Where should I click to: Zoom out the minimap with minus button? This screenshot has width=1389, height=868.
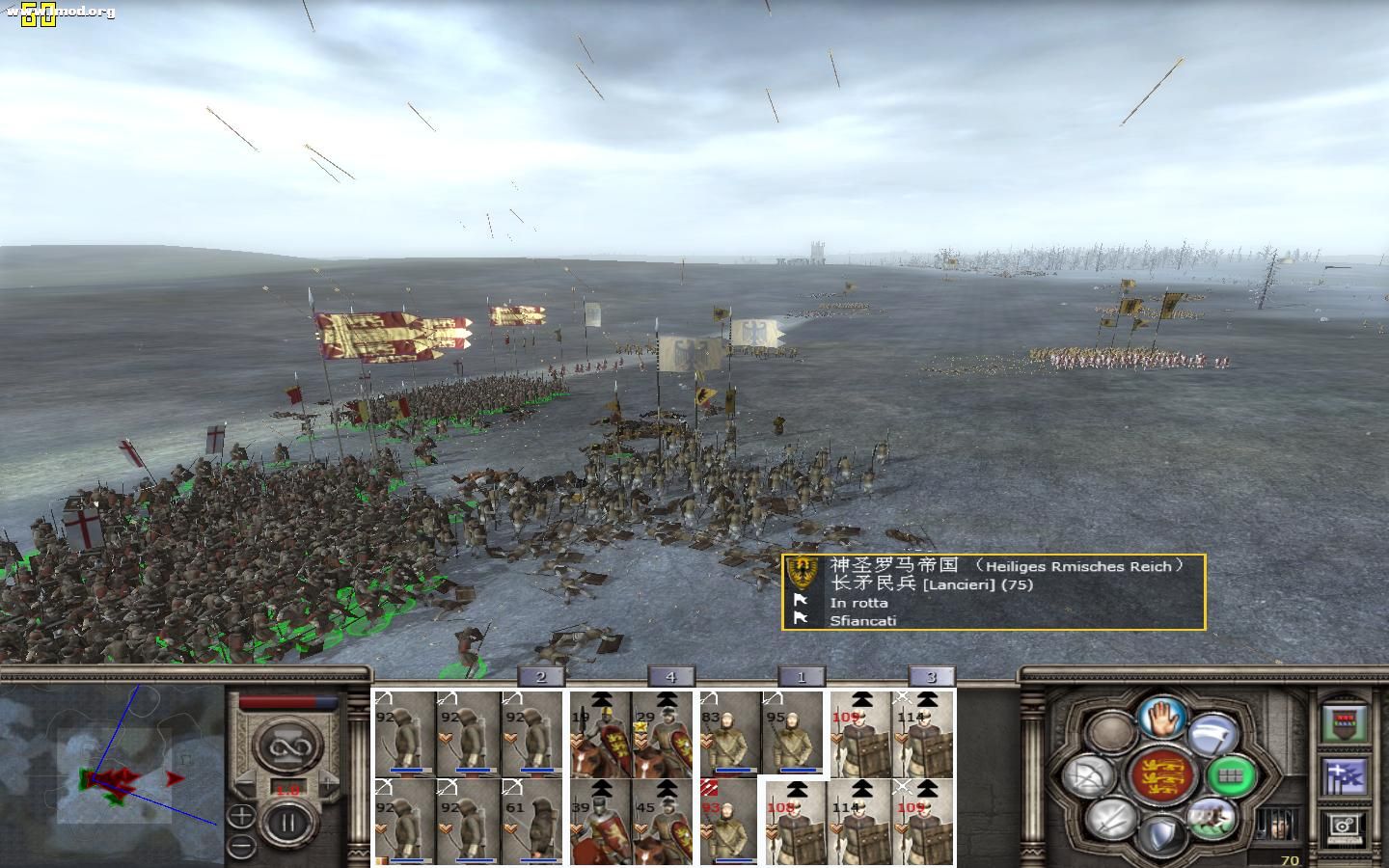[x=241, y=847]
